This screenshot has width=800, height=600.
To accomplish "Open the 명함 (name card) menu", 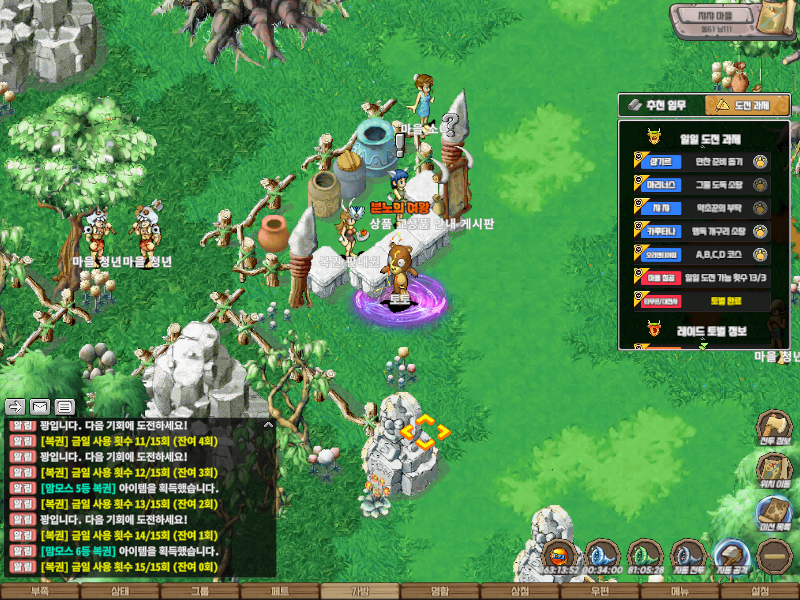I will (x=440, y=591).
